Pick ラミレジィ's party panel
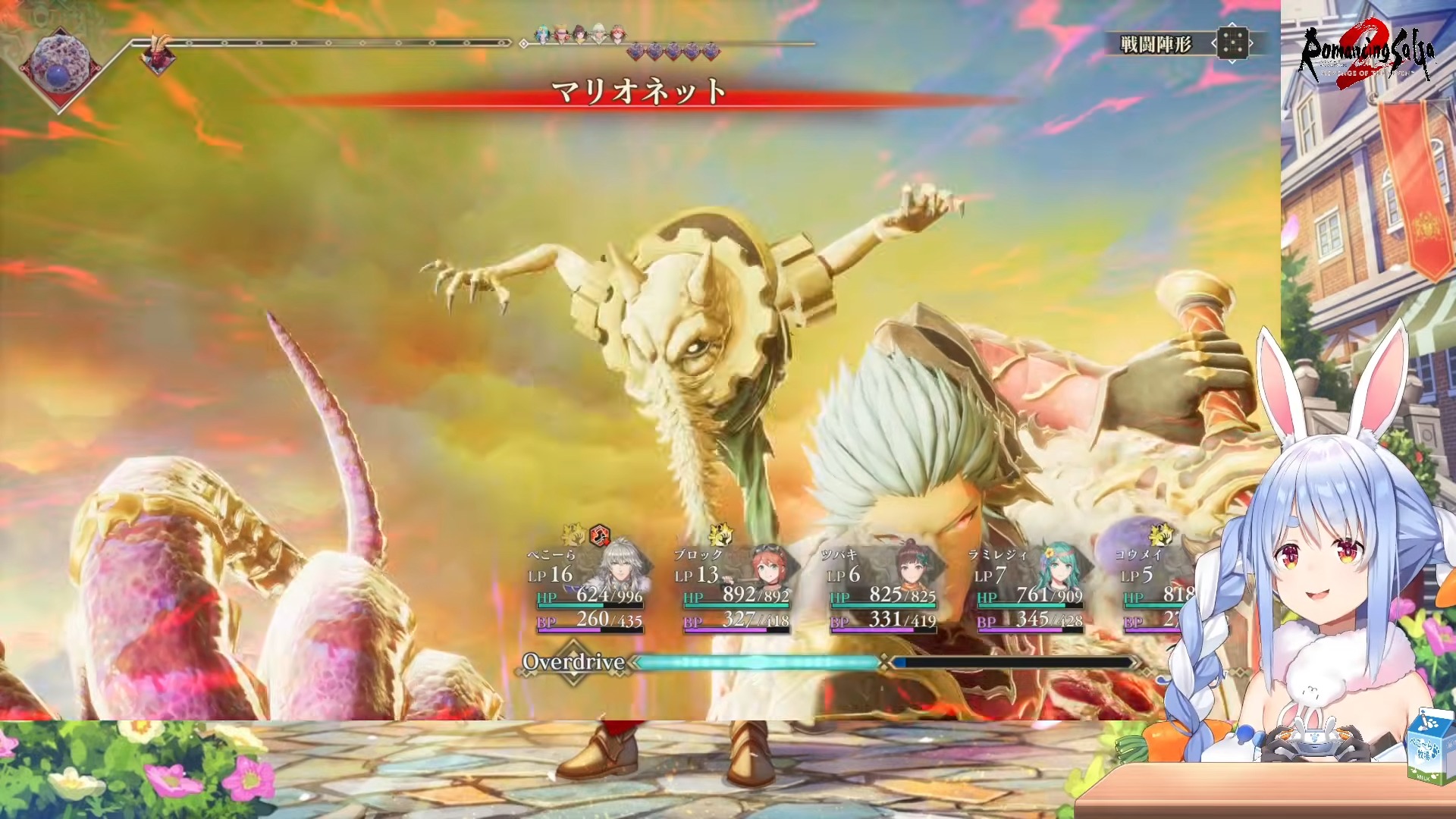The image size is (1456, 819). [1028, 588]
